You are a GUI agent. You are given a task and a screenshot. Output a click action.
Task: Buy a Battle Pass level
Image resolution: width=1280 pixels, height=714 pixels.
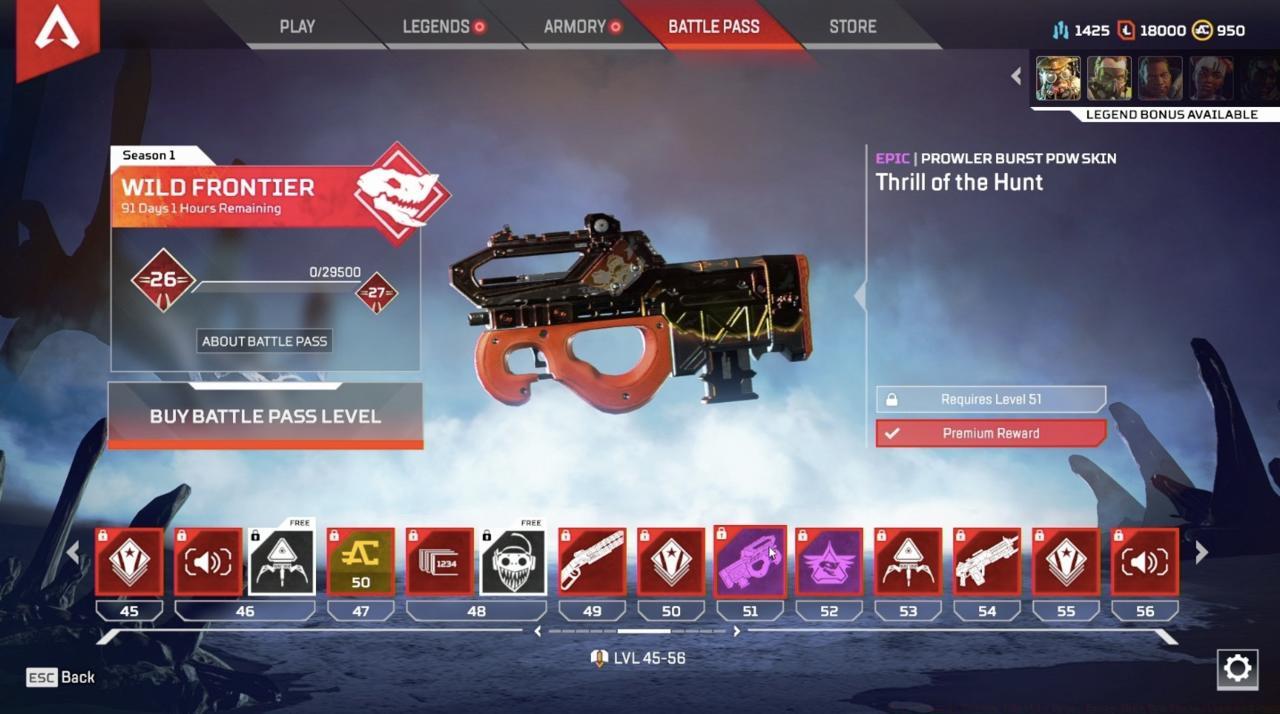click(265, 416)
